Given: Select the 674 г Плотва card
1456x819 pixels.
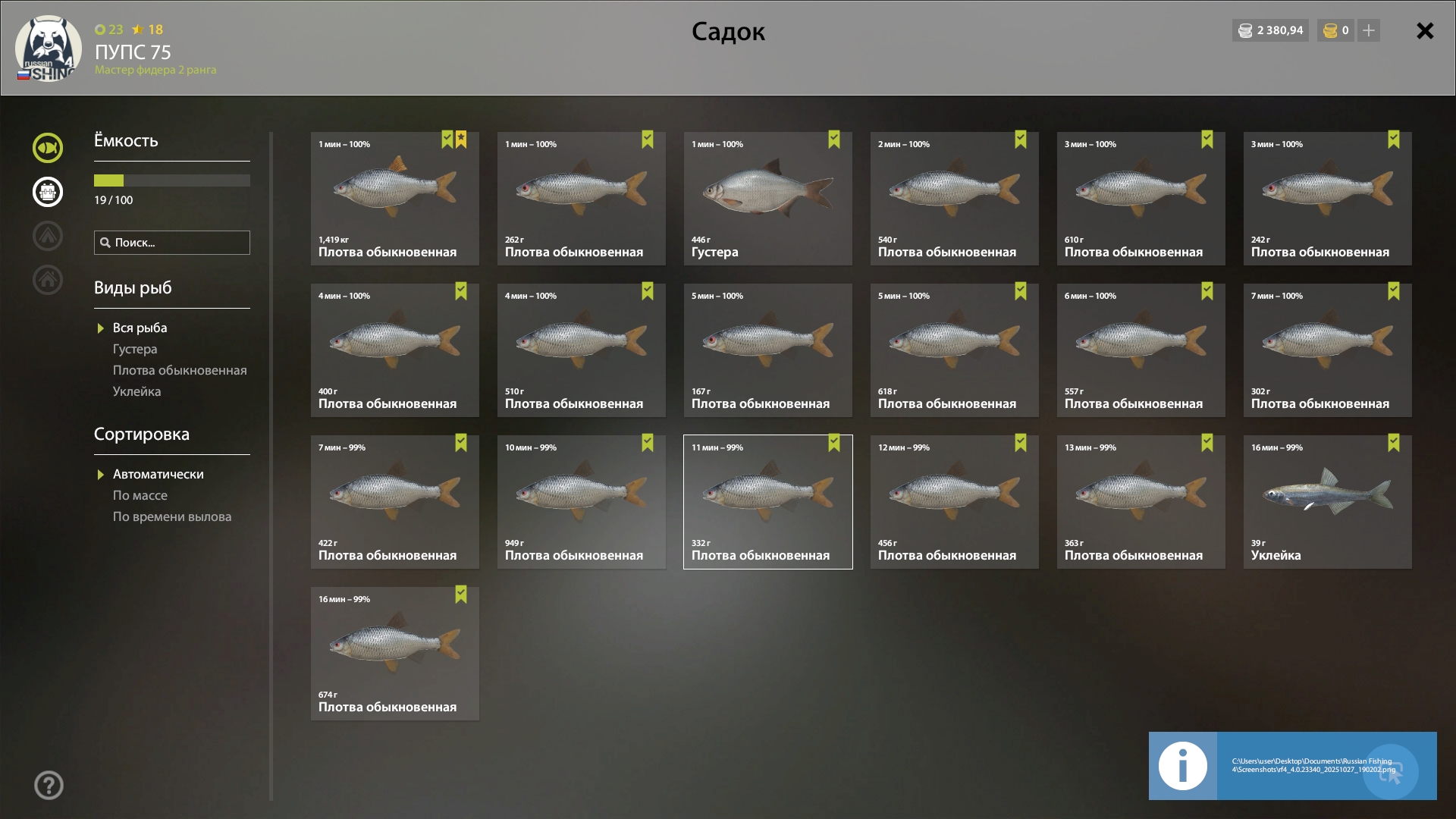Looking at the screenshot, I should [x=394, y=654].
